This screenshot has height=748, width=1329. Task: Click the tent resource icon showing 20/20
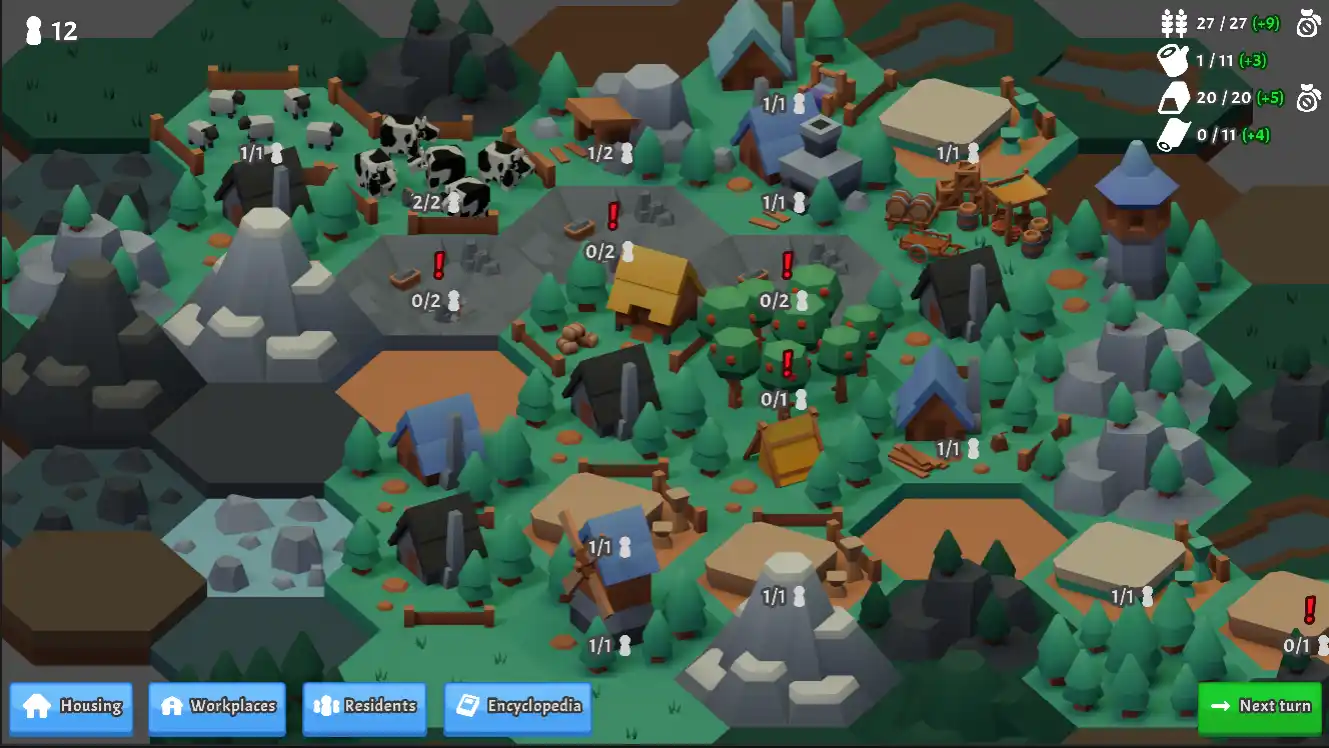pos(1173,97)
